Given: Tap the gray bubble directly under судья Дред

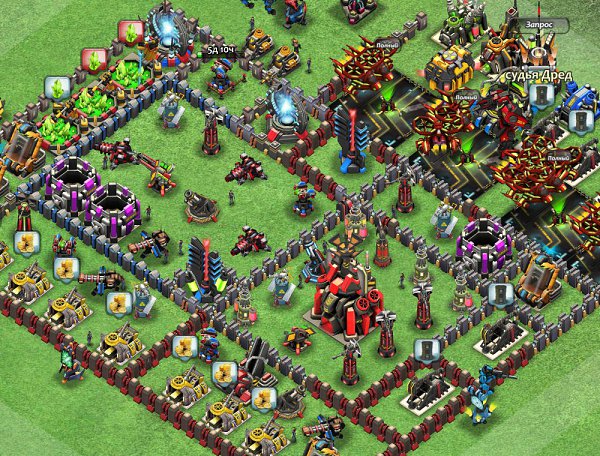Looking at the screenshot, I should pyautogui.click(x=540, y=95).
